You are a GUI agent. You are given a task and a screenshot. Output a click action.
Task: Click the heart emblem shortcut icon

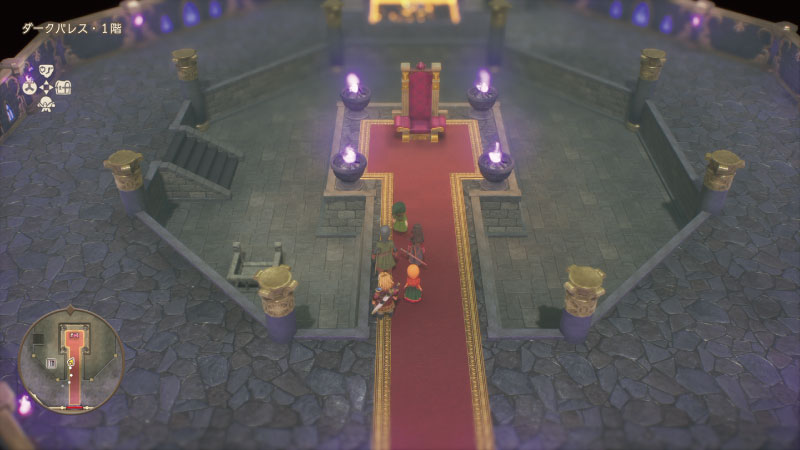click(46, 70)
